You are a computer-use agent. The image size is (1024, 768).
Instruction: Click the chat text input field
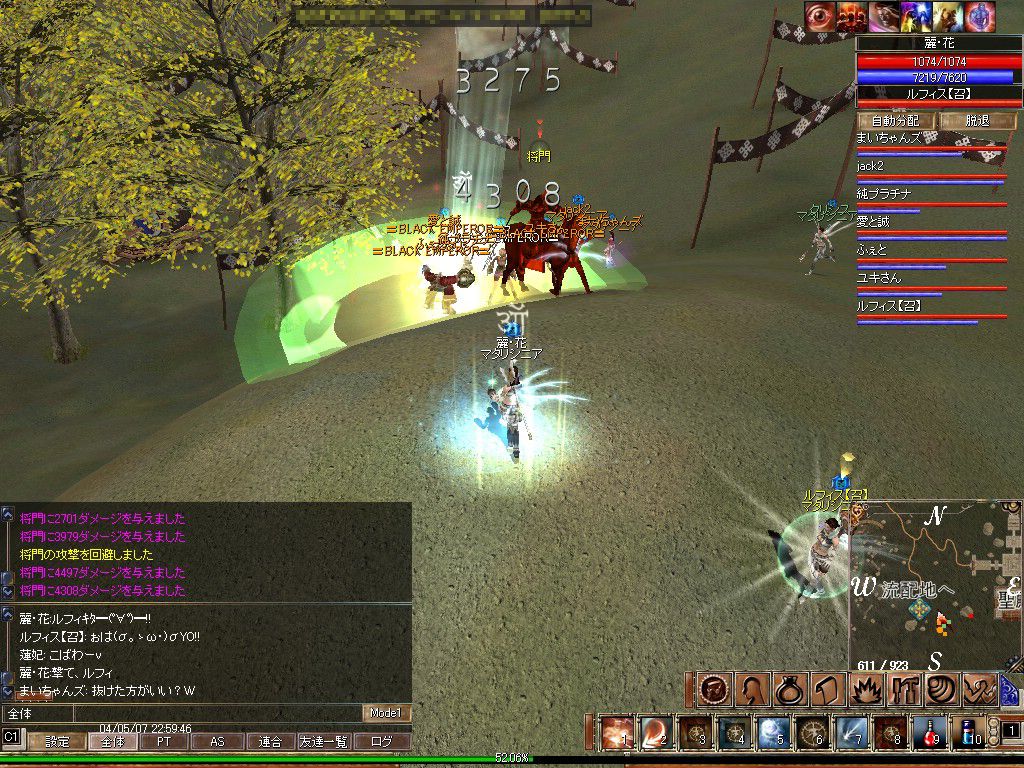click(180, 713)
